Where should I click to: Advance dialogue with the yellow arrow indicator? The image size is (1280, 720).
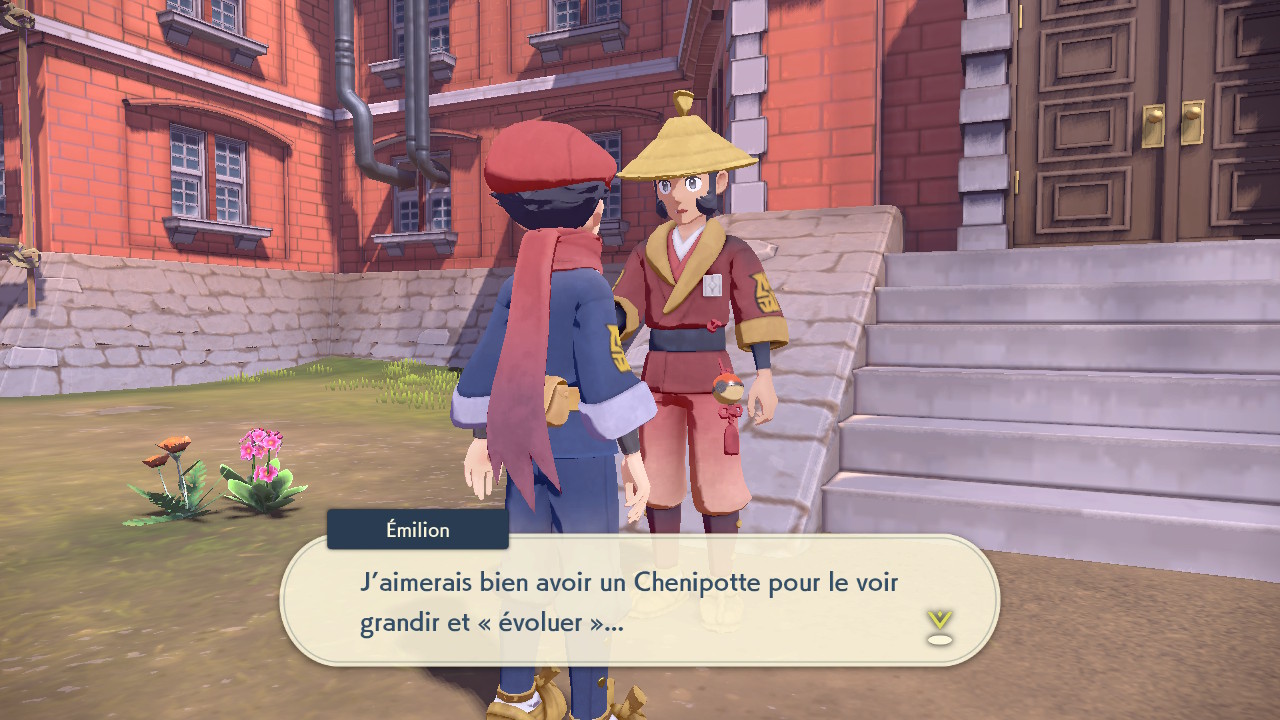[939, 626]
